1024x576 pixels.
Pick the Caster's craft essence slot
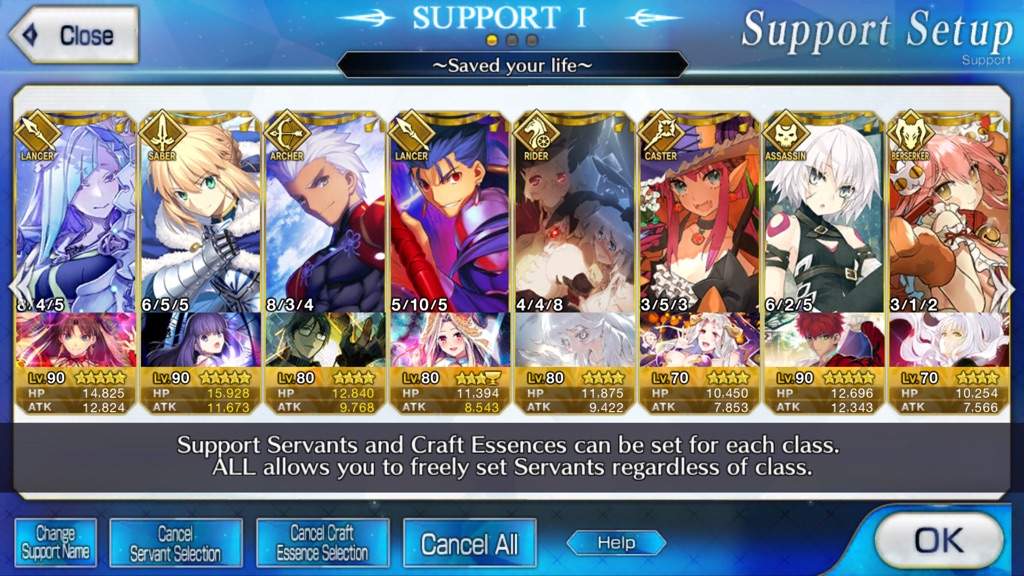coord(699,340)
